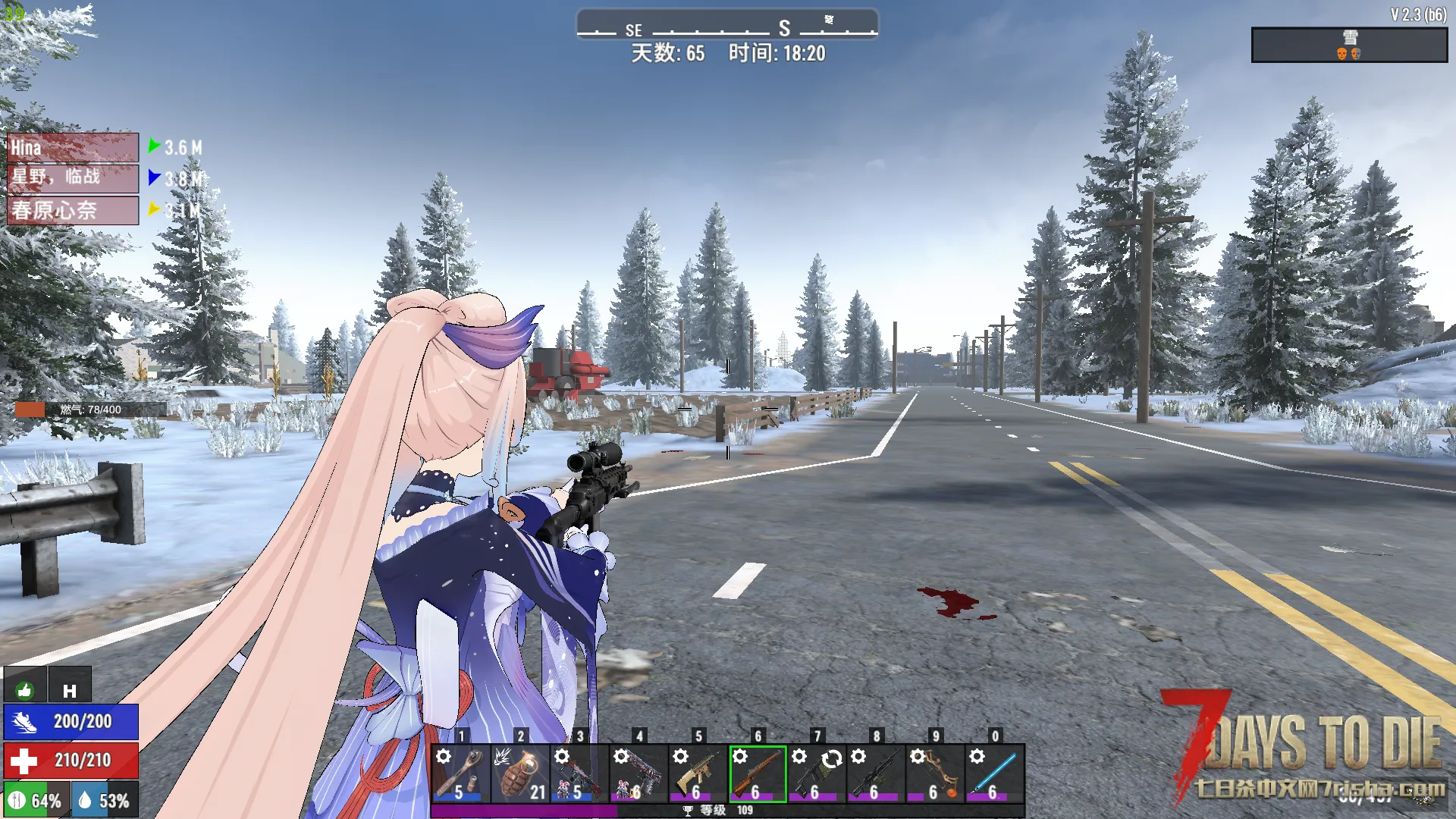Equip the auto shotgun in slot 7

coord(816,773)
